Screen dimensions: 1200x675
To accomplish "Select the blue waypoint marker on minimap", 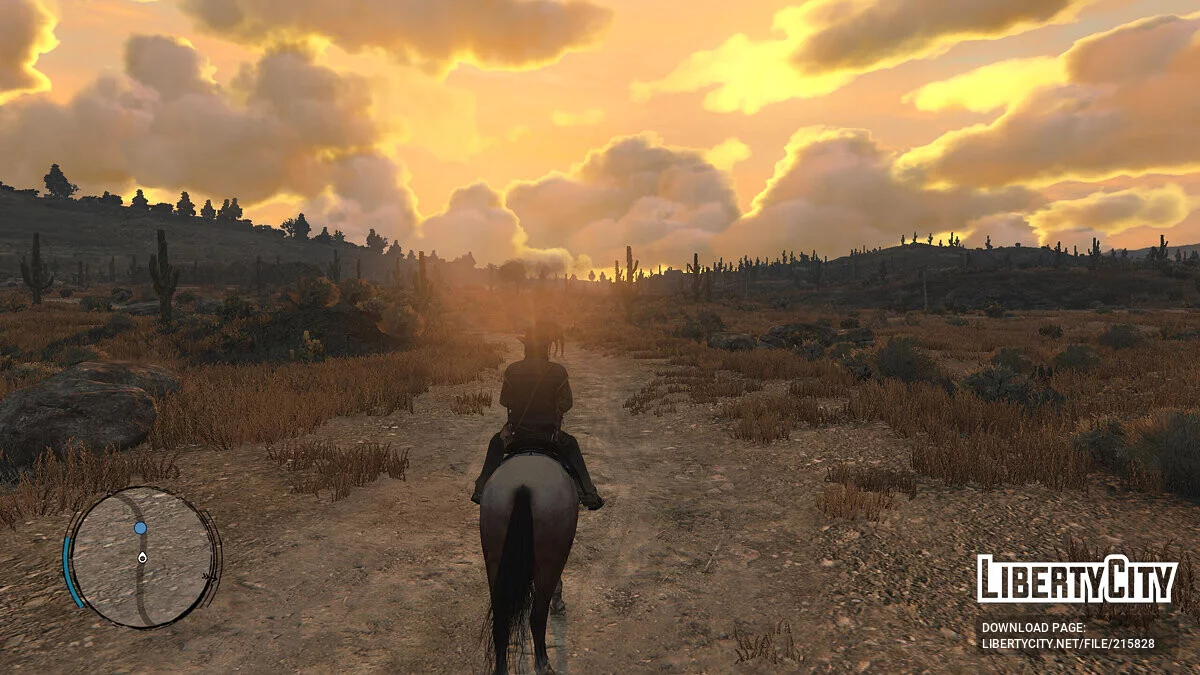I will tap(140, 528).
